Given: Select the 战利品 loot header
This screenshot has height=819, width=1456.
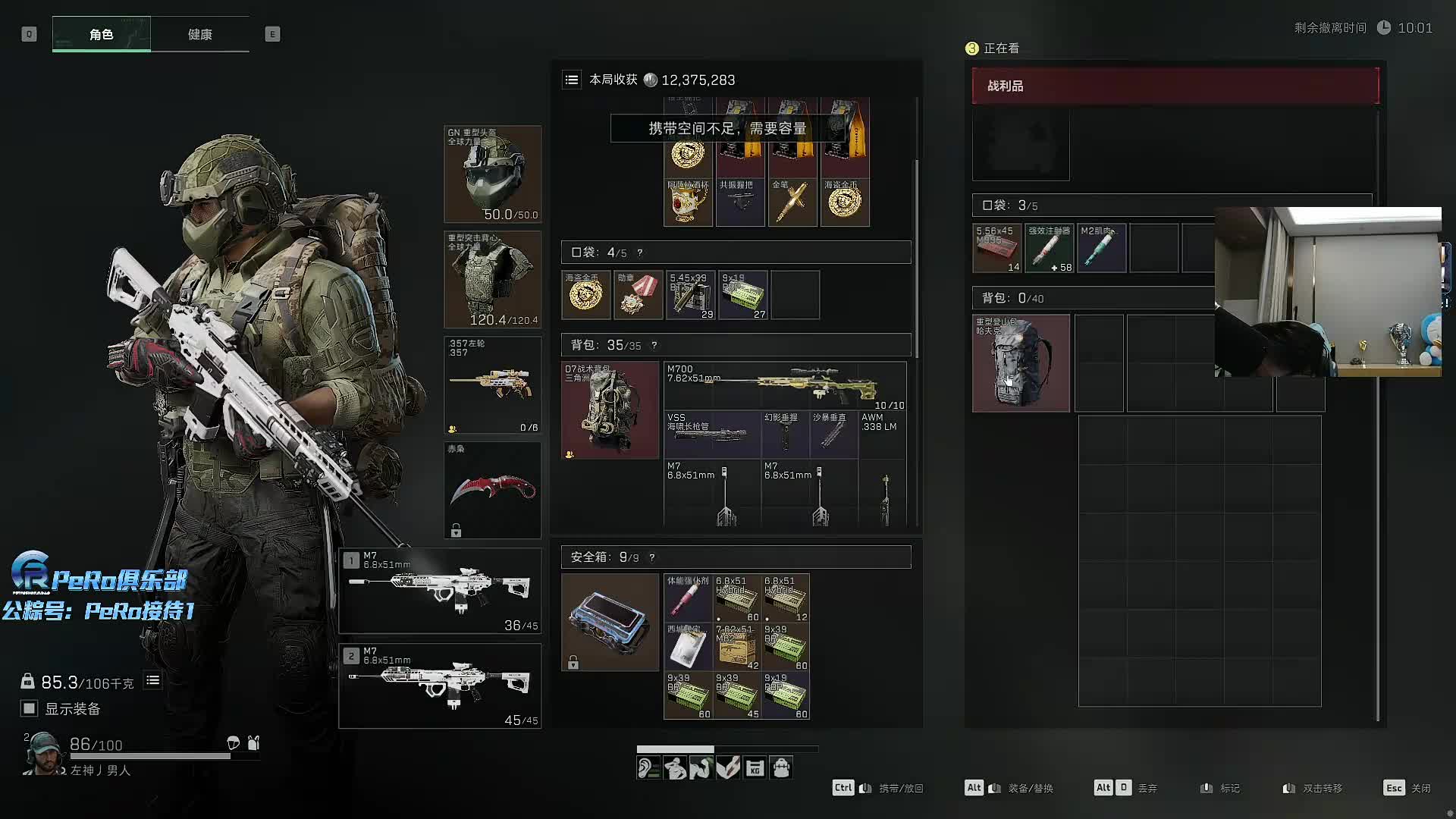Looking at the screenshot, I should pyautogui.click(x=1175, y=86).
